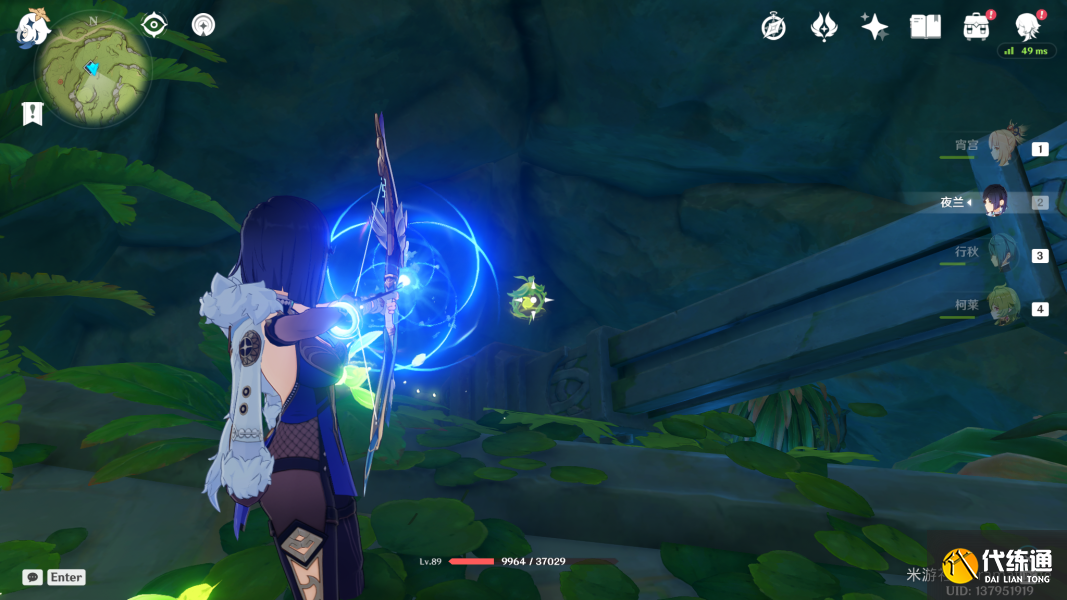Image resolution: width=1067 pixels, height=600 pixels.
Task: Open the Paimon main menu
Action: point(32,28)
